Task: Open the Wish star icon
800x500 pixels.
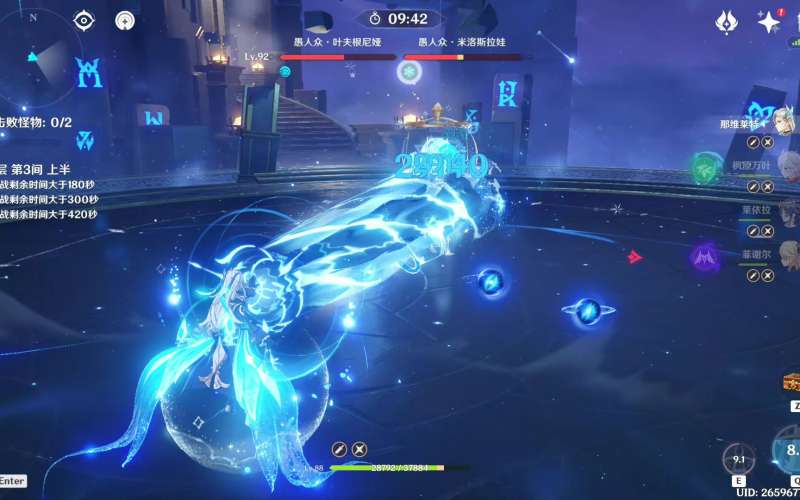Action: [768, 22]
